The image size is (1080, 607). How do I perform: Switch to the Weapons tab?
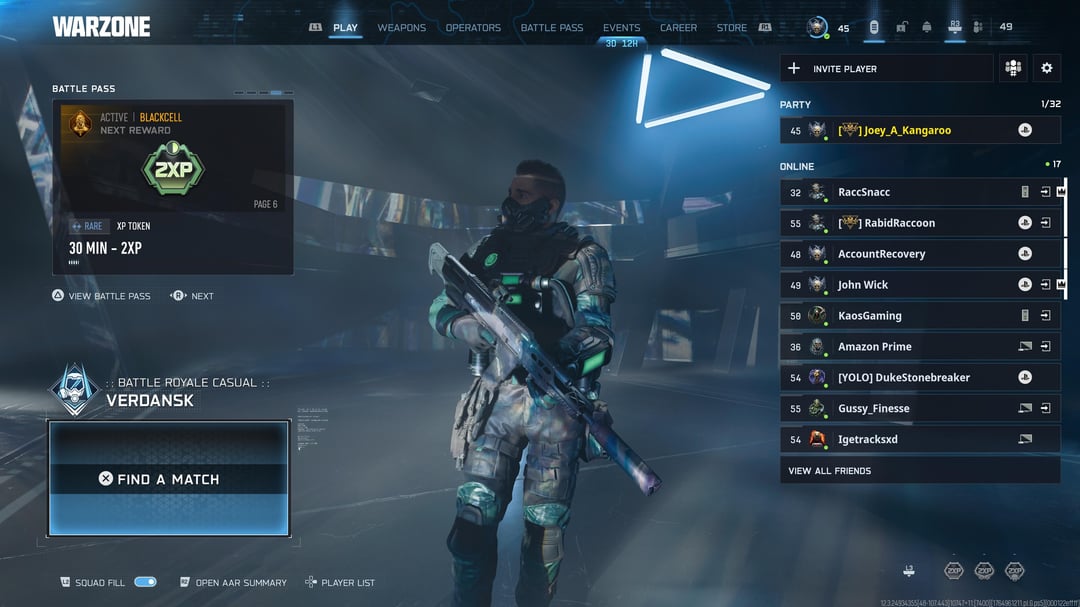[x=401, y=28]
